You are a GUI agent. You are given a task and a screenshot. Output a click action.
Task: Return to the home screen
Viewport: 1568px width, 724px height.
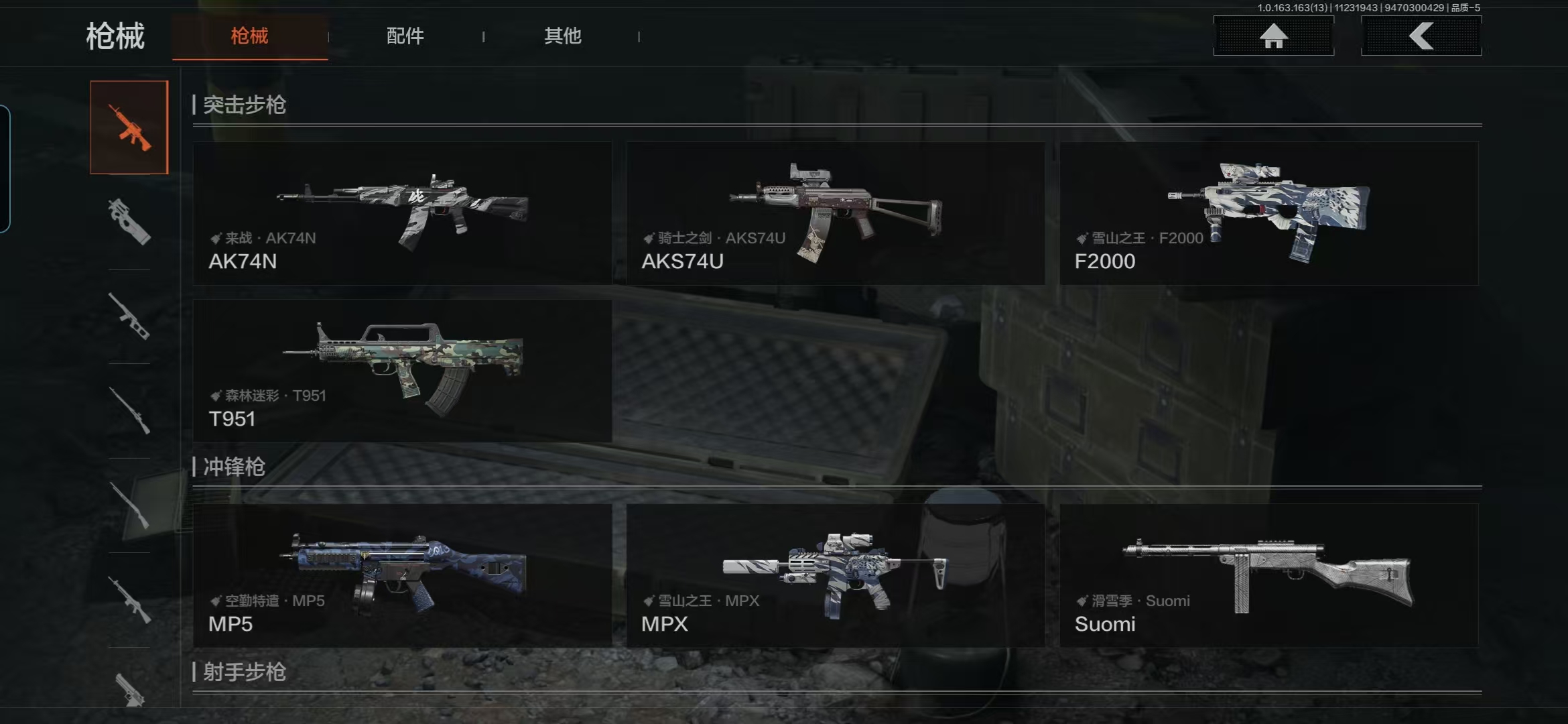pyautogui.click(x=1273, y=36)
